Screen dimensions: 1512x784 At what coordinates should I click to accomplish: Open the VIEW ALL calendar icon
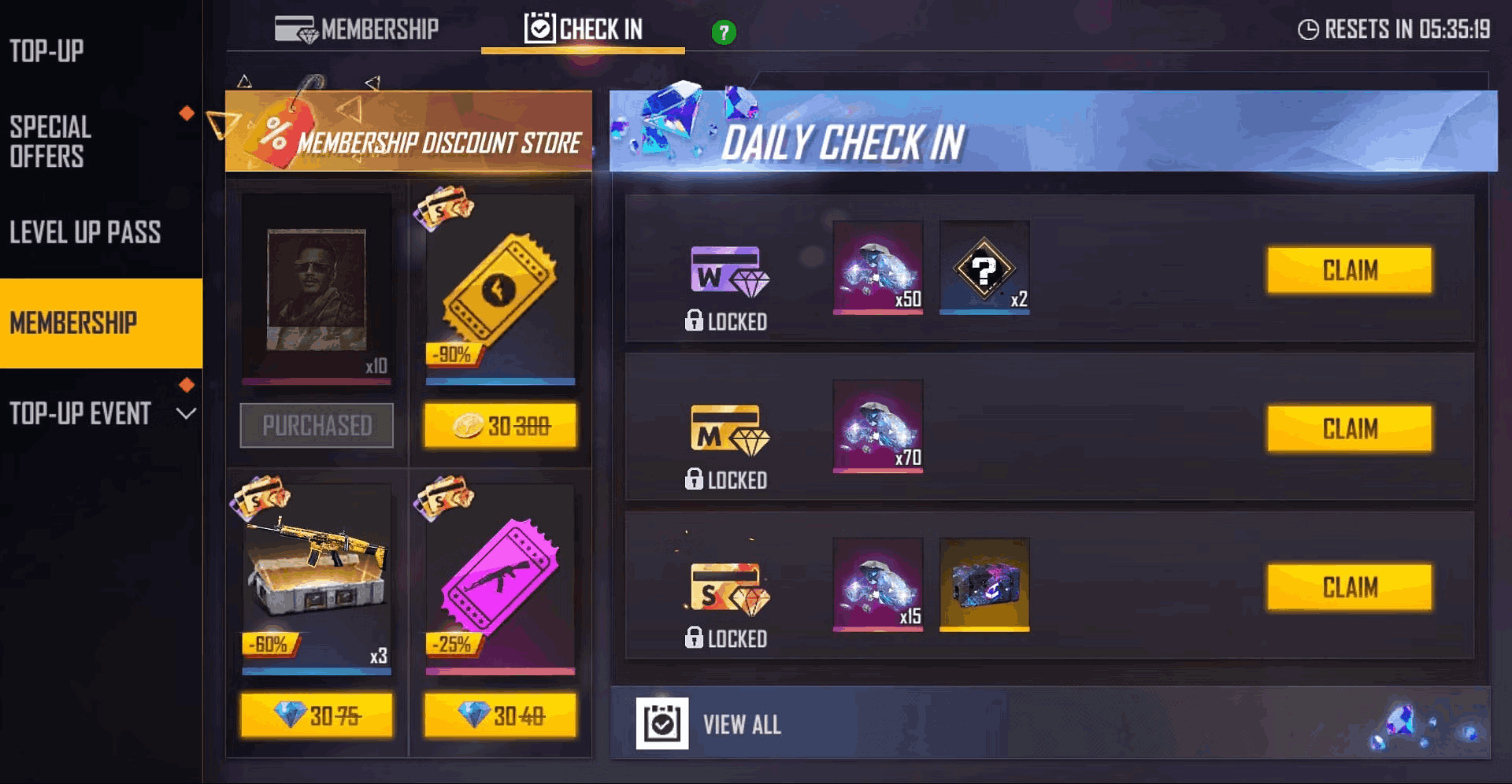tap(664, 723)
